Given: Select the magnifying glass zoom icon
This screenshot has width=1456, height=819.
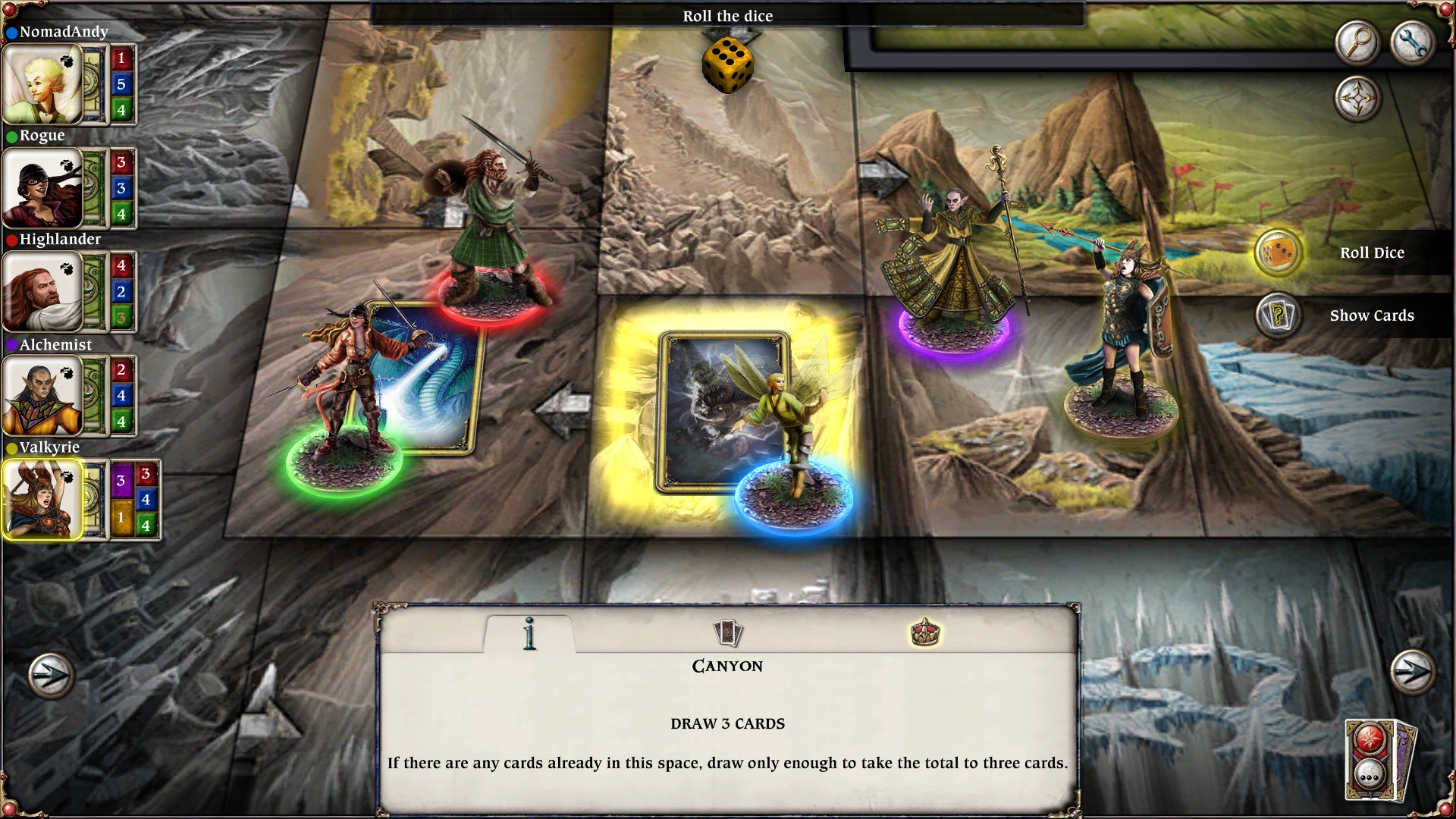Looking at the screenshot, I should point(1357,42).
